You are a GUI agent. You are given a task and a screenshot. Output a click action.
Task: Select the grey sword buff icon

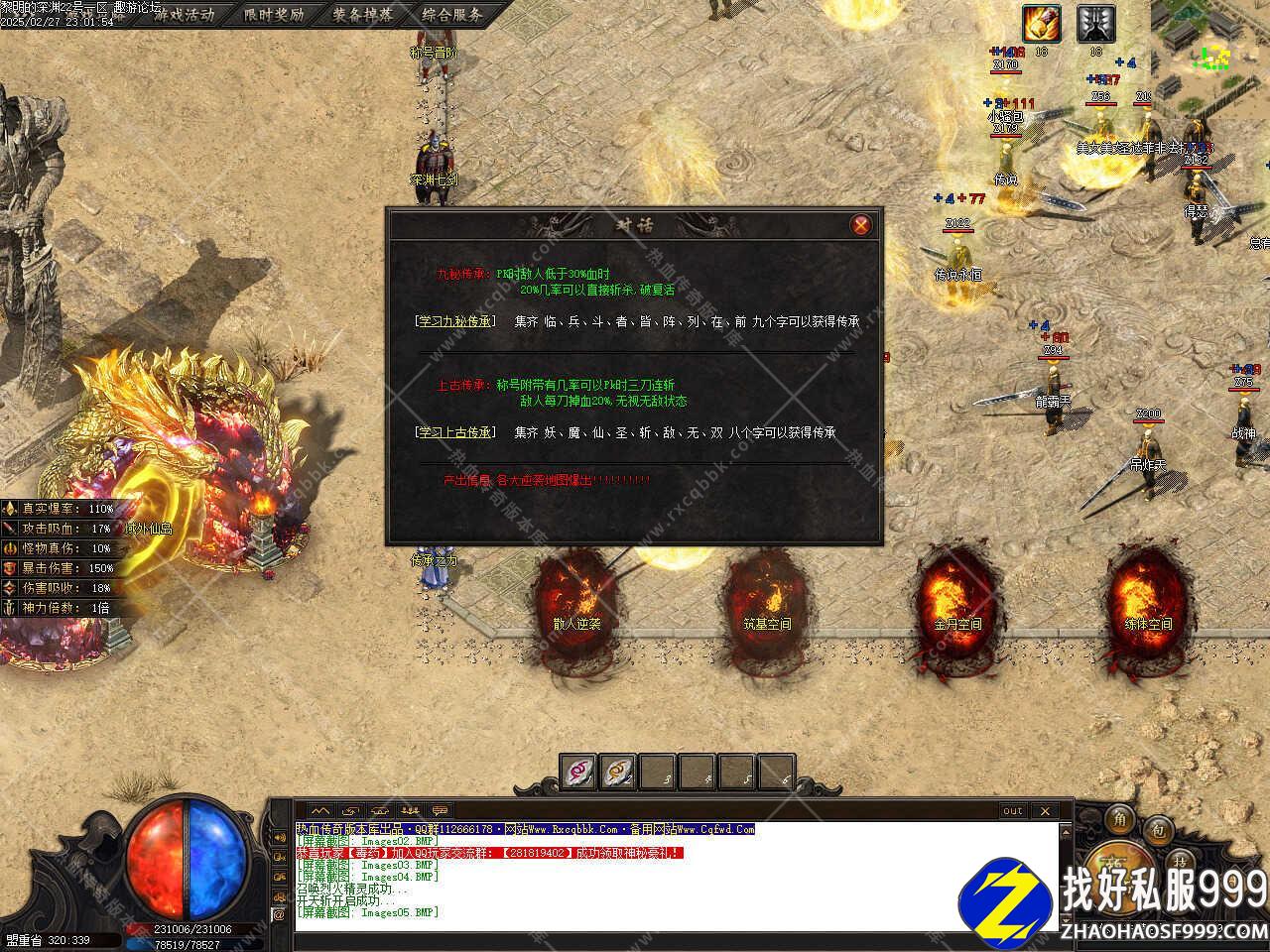[1095, 24]
